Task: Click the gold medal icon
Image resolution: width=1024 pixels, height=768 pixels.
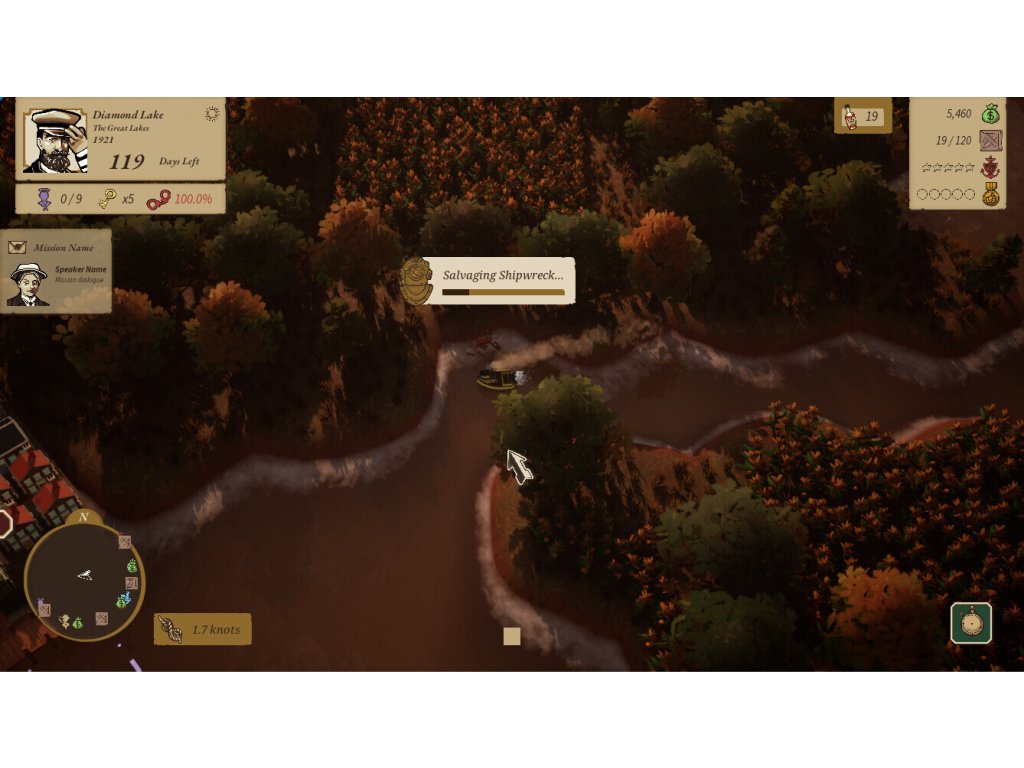Action: tap(990, 194)
